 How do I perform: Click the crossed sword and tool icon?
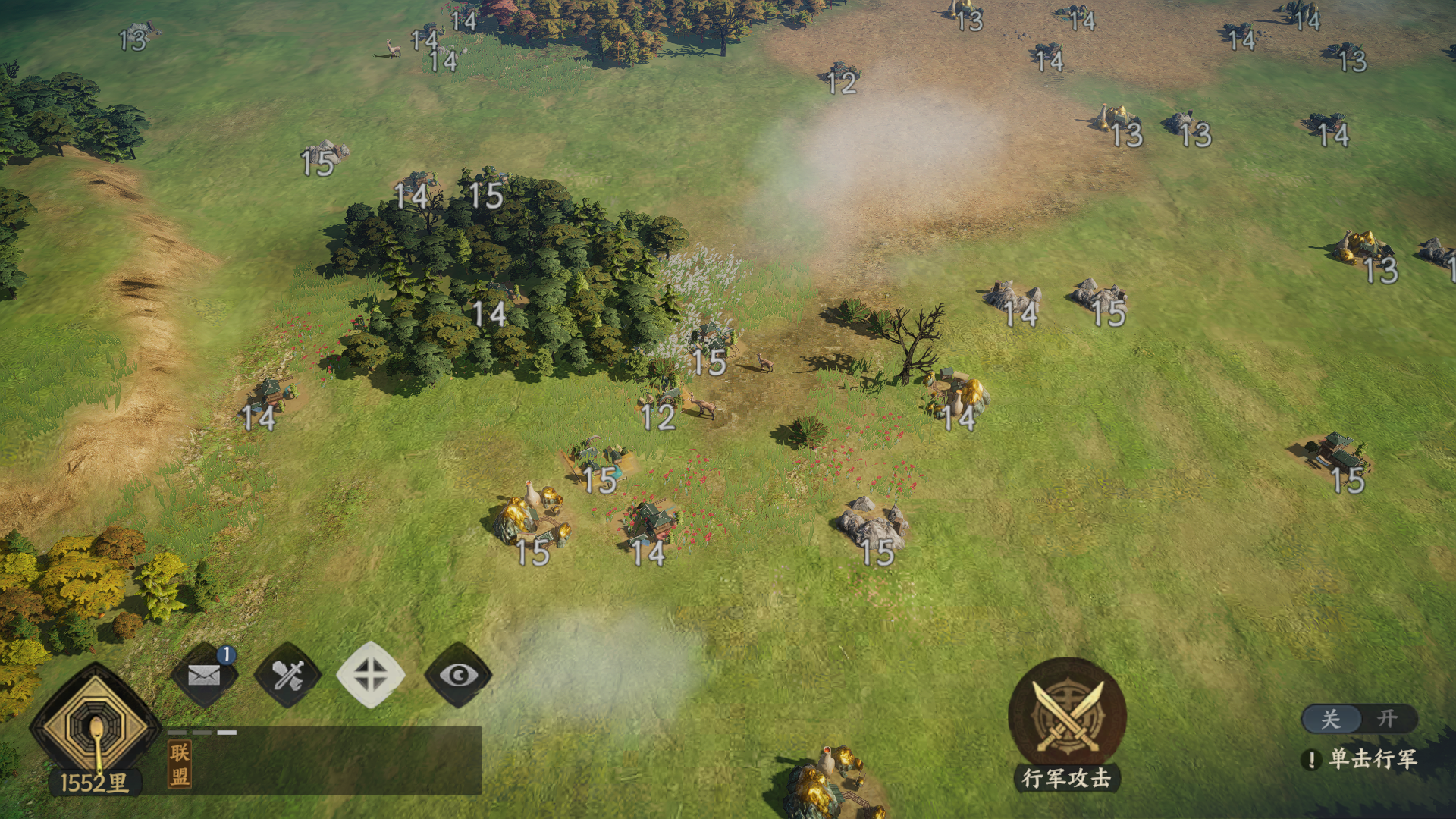[287, 675]
